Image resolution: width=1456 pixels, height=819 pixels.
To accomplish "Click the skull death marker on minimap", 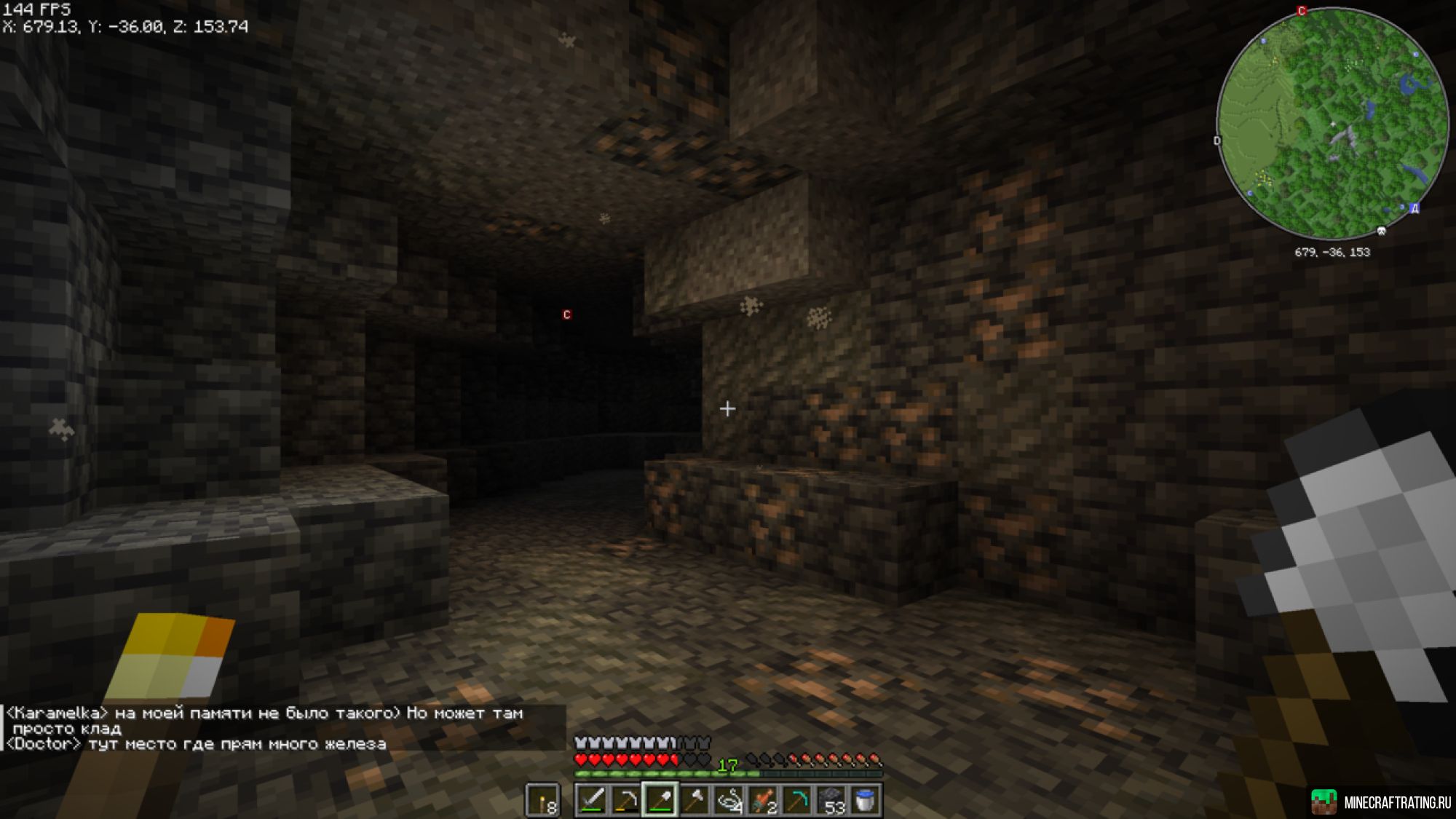I will pyautogui.click(x=1381, y=232).
